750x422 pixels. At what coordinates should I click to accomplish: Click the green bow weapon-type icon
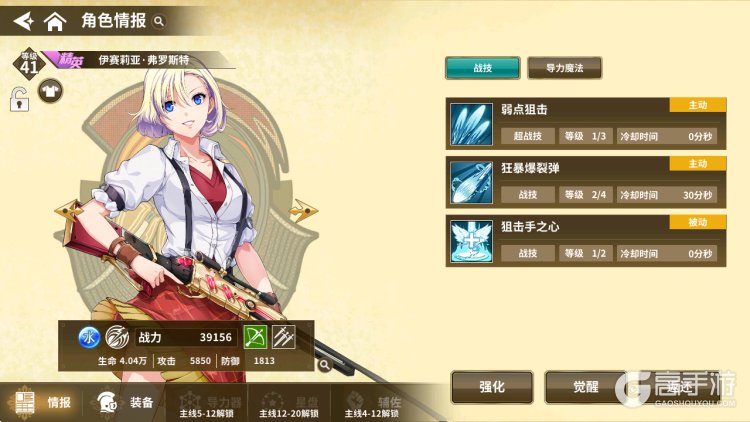[x=256, y=338]
